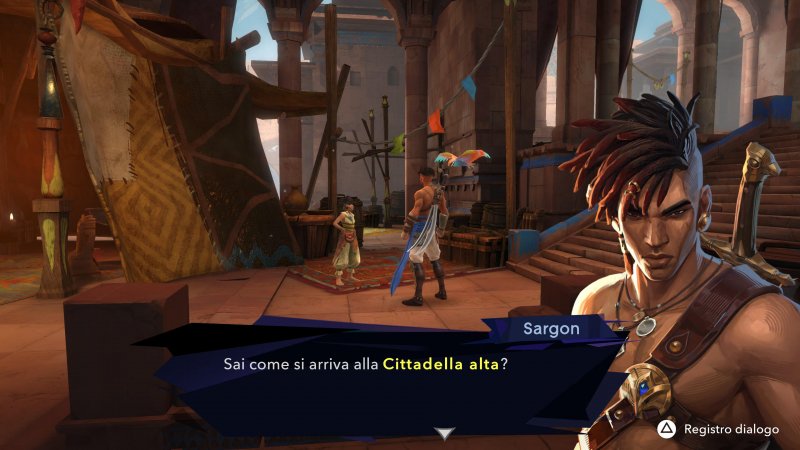The image size is (800, 450).
Task: Open the Registro dialogo log
Action: click(x=719, y=429)
